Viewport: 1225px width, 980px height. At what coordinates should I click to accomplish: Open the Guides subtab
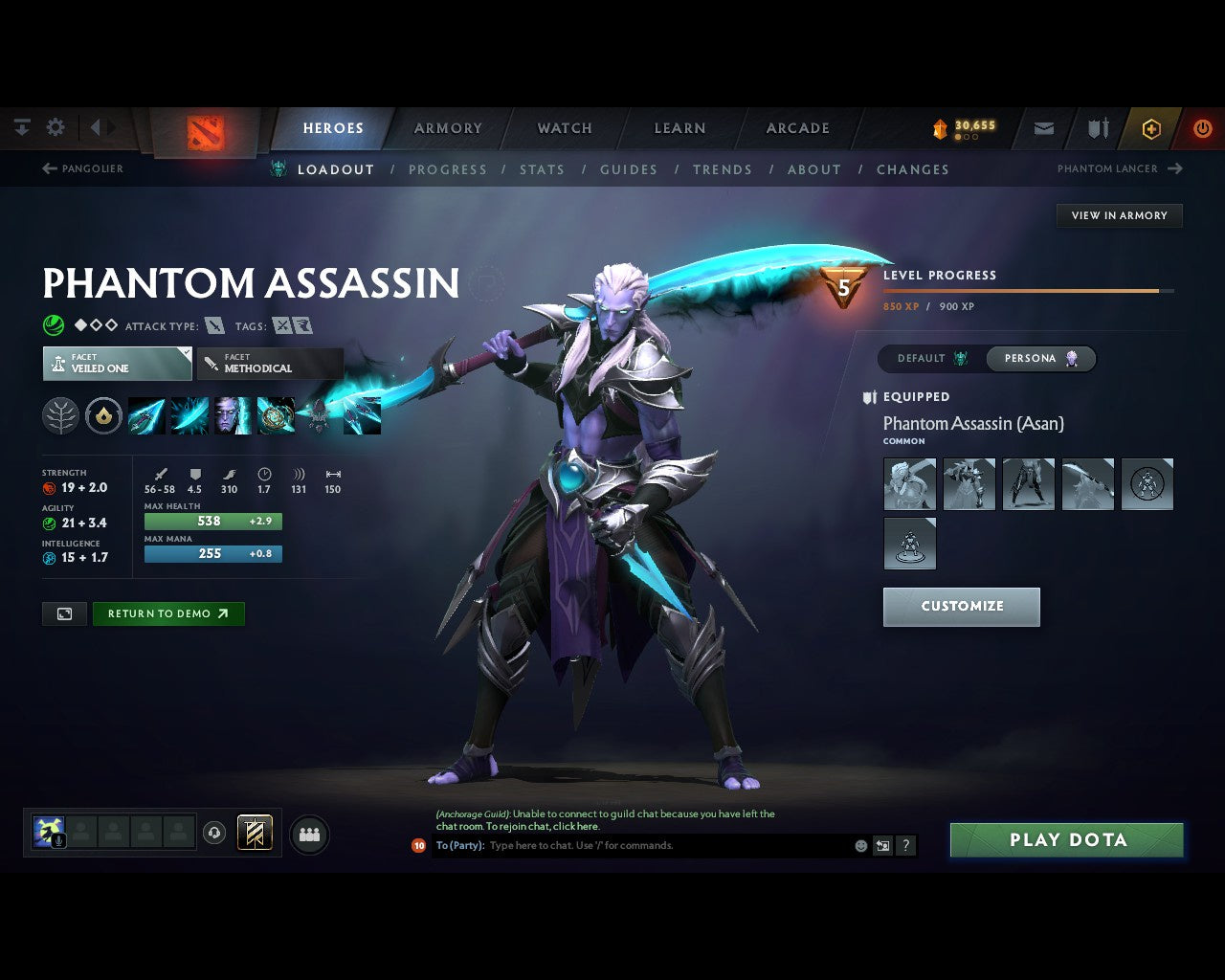628,169
